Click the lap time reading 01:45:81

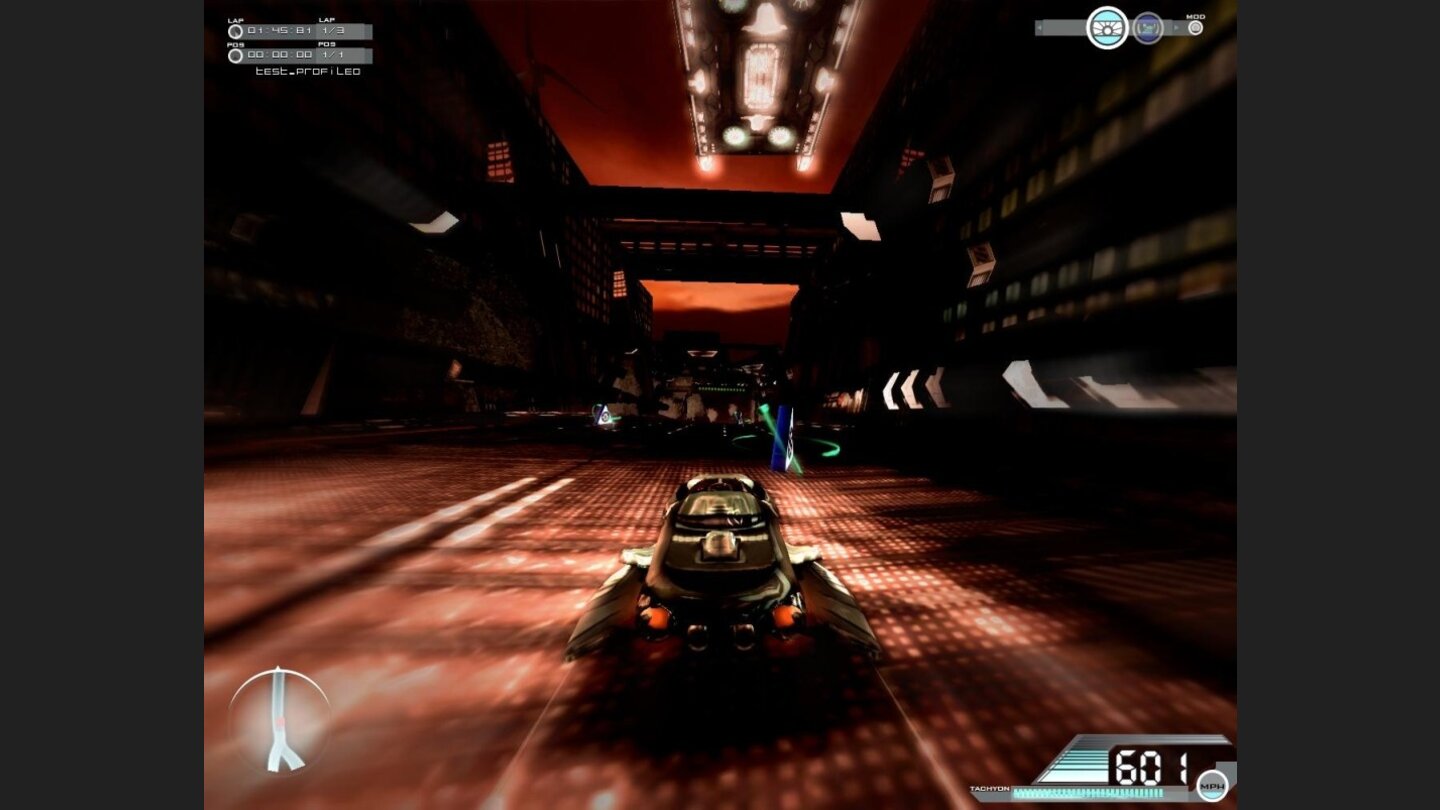(279, 31)
